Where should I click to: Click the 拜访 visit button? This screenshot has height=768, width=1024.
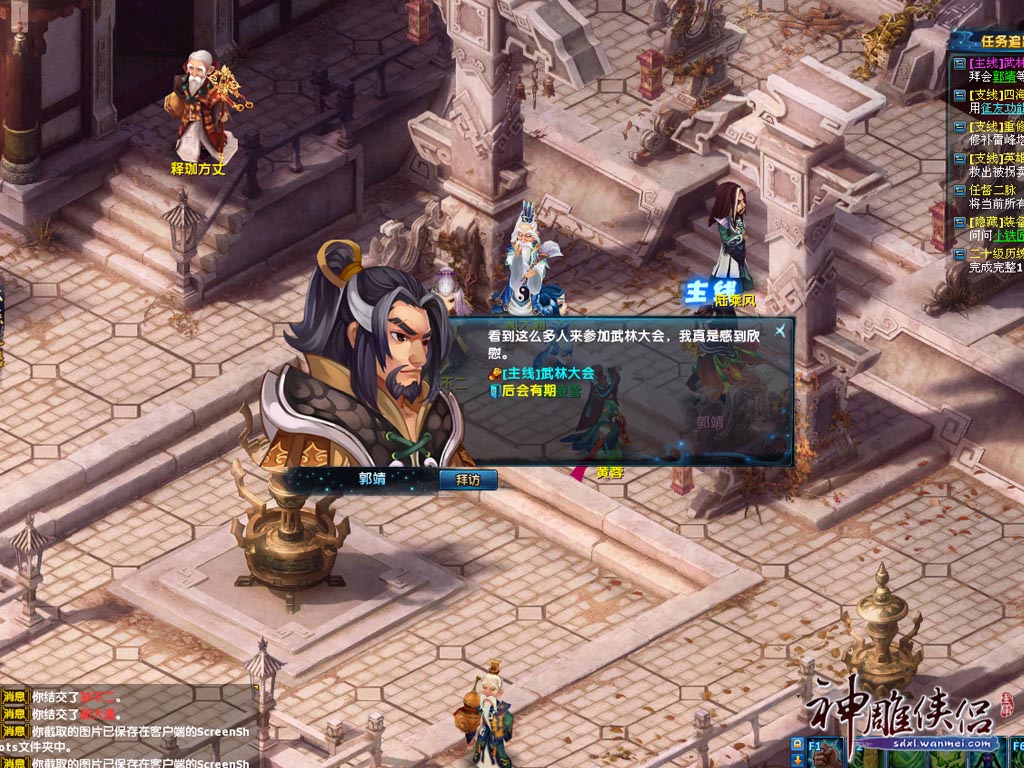[468, 480]
